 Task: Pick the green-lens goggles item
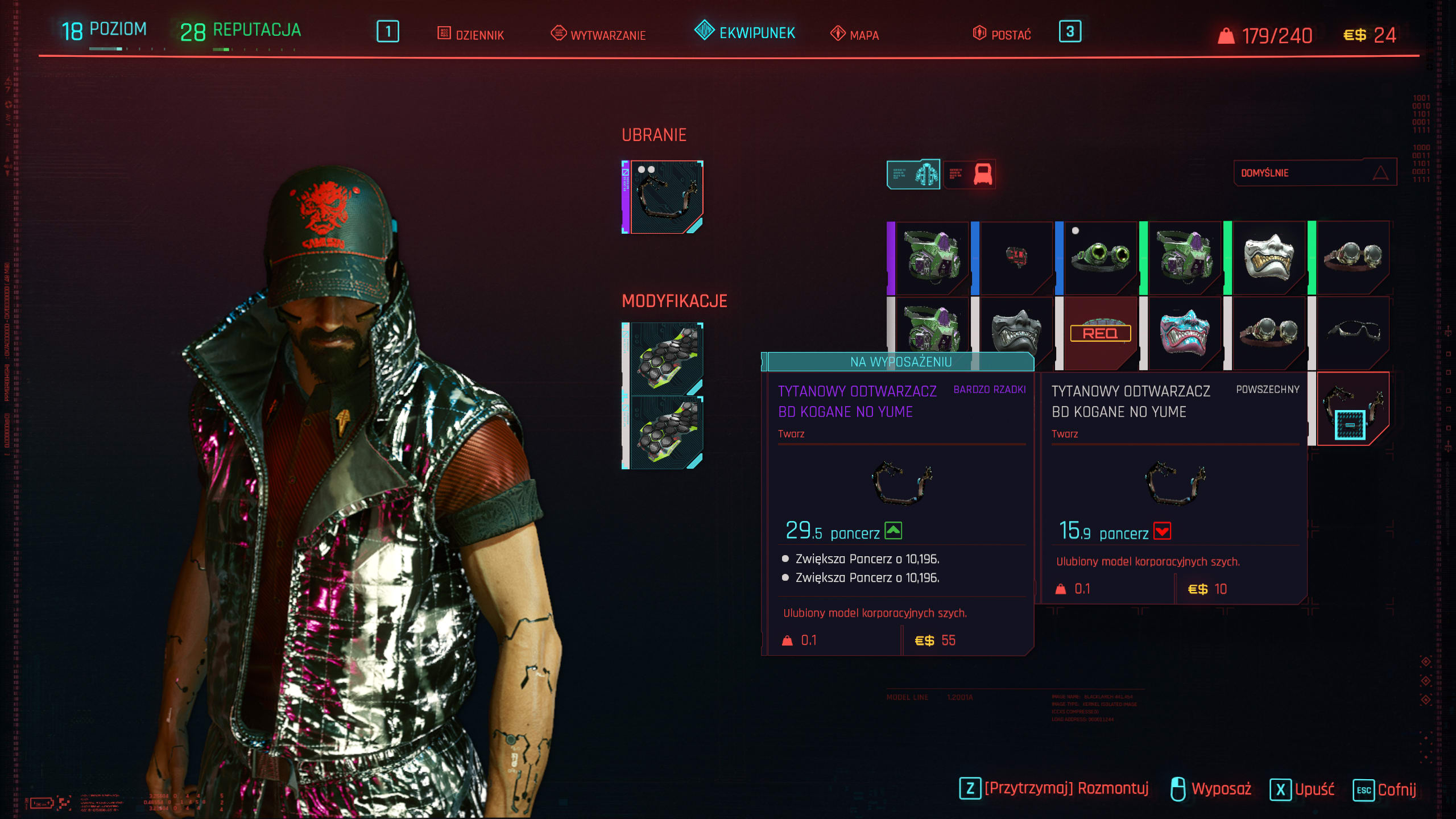tap(1100, 258)
